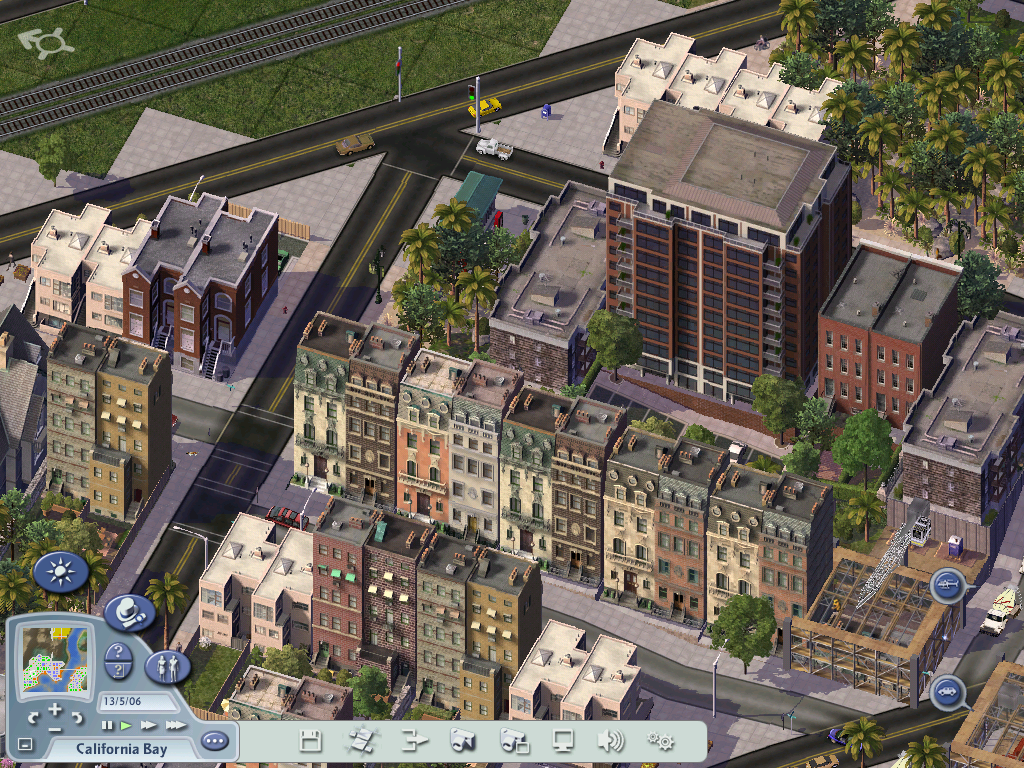The image size is (1024, 768).
Task: Switch to God mode sun button
Action: [60, 572]
